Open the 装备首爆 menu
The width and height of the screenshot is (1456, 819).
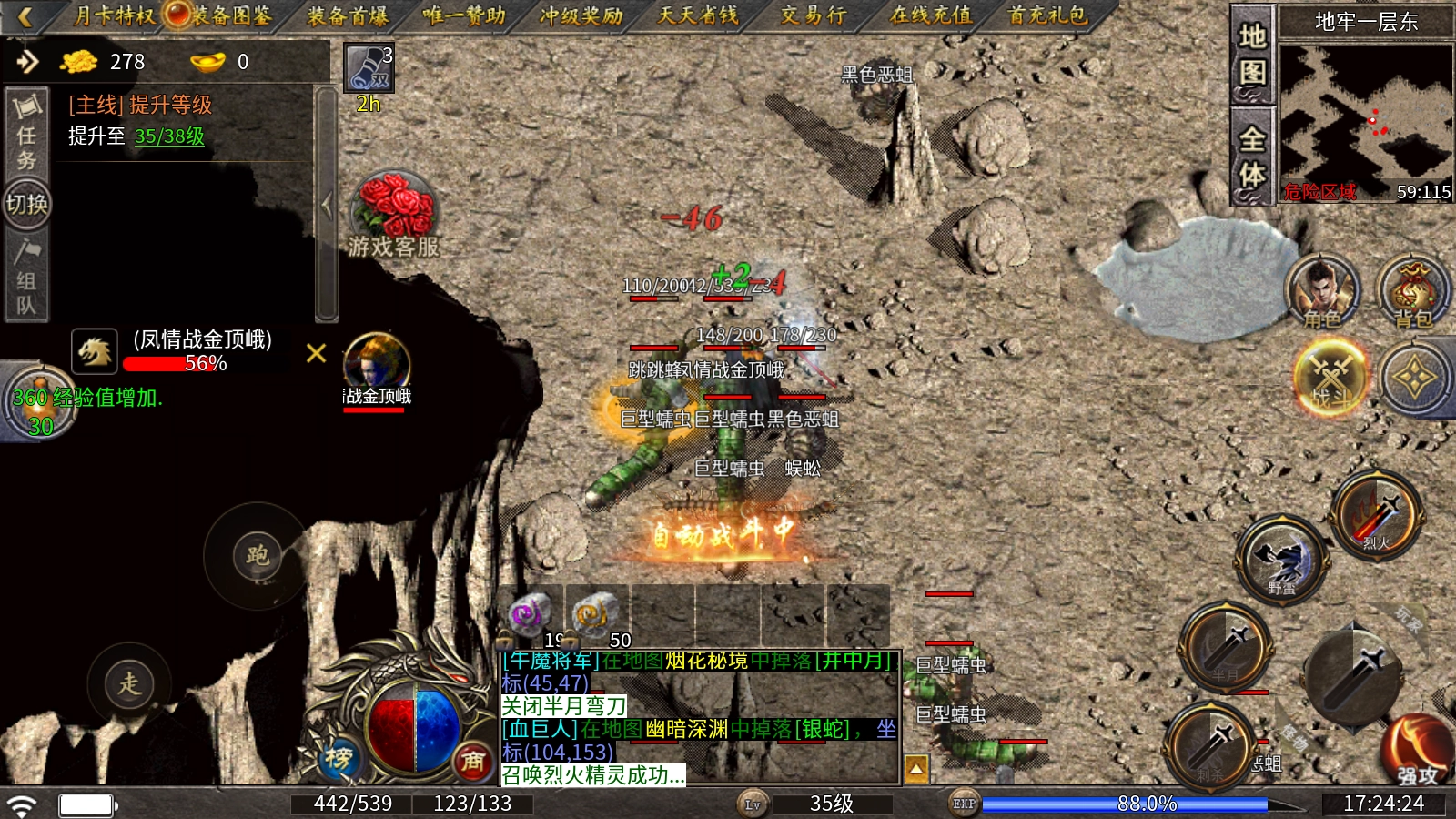point(347,15)
